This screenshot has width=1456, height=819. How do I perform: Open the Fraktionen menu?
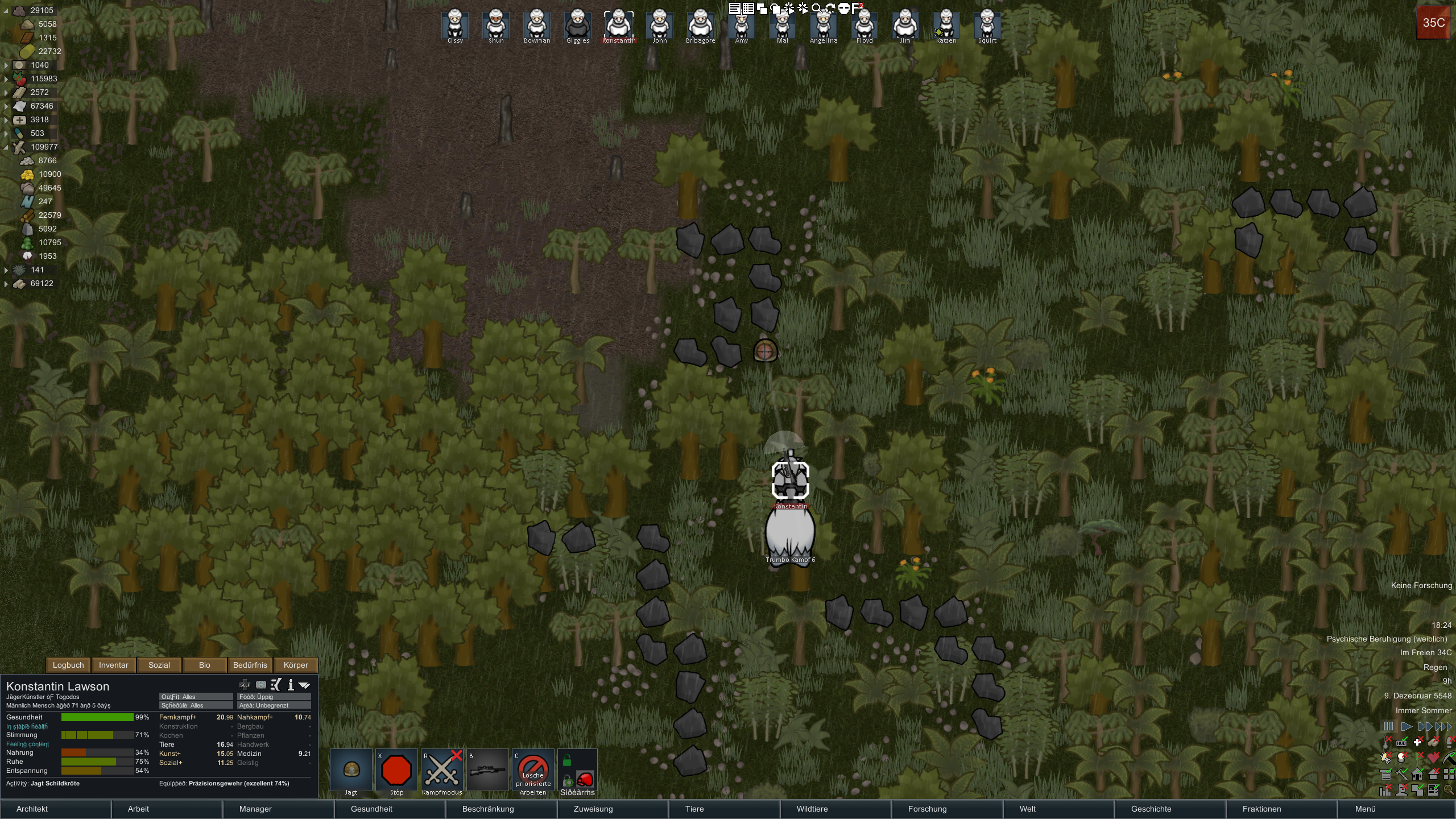point(1261,809)
